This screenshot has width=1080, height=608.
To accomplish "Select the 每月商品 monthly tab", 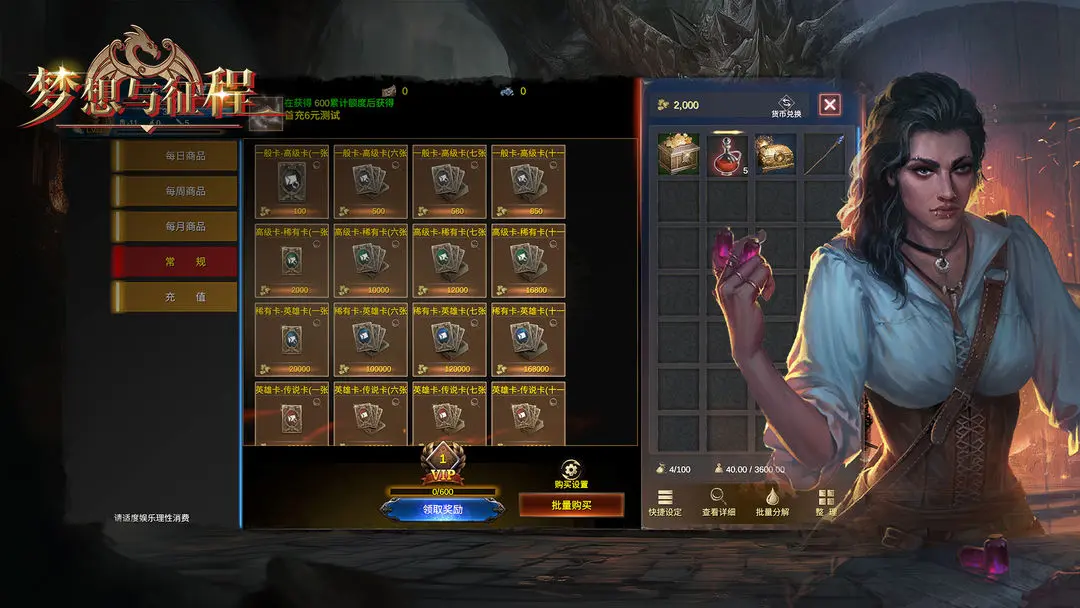I will 174,227.
